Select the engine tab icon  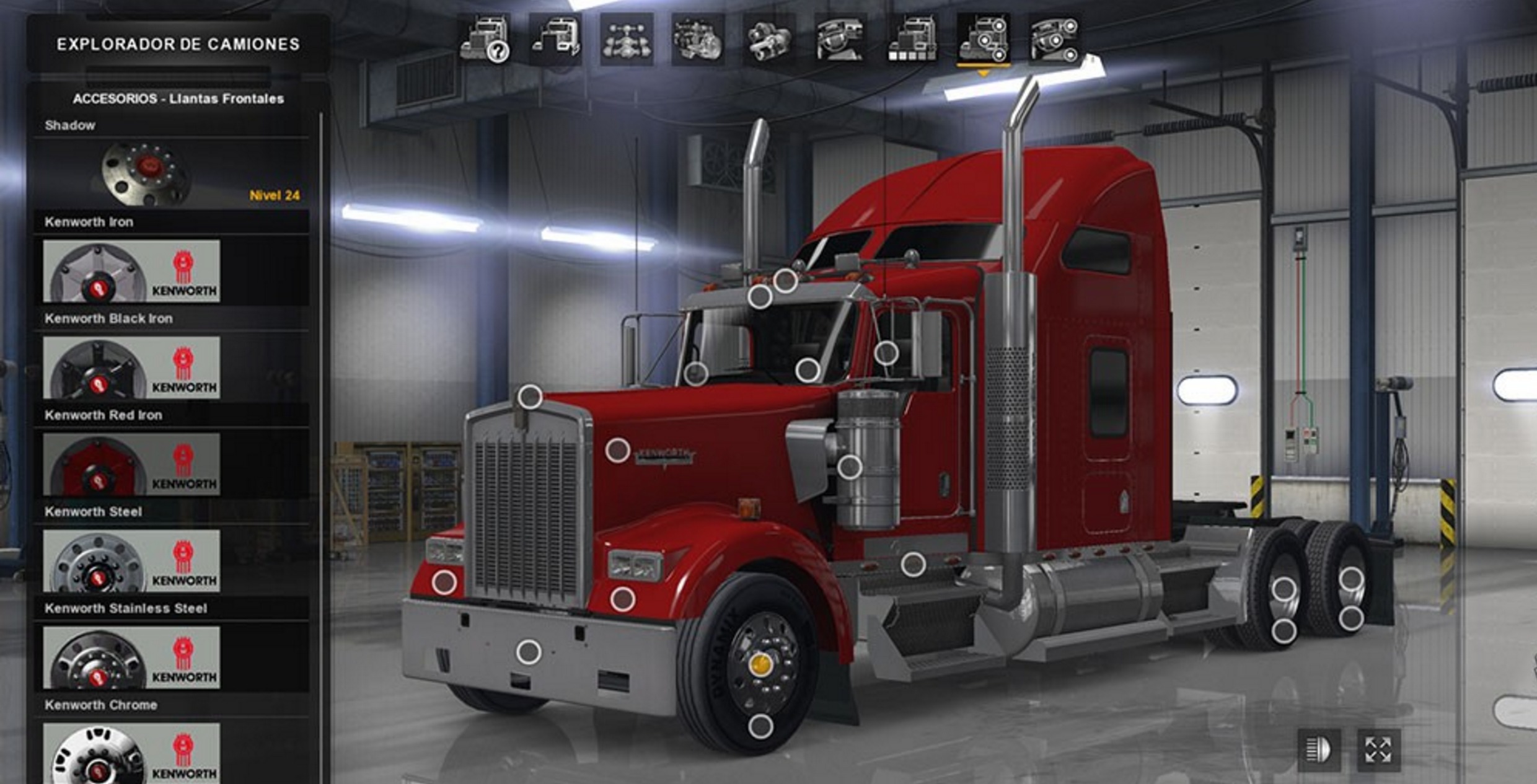click(698, 40)
